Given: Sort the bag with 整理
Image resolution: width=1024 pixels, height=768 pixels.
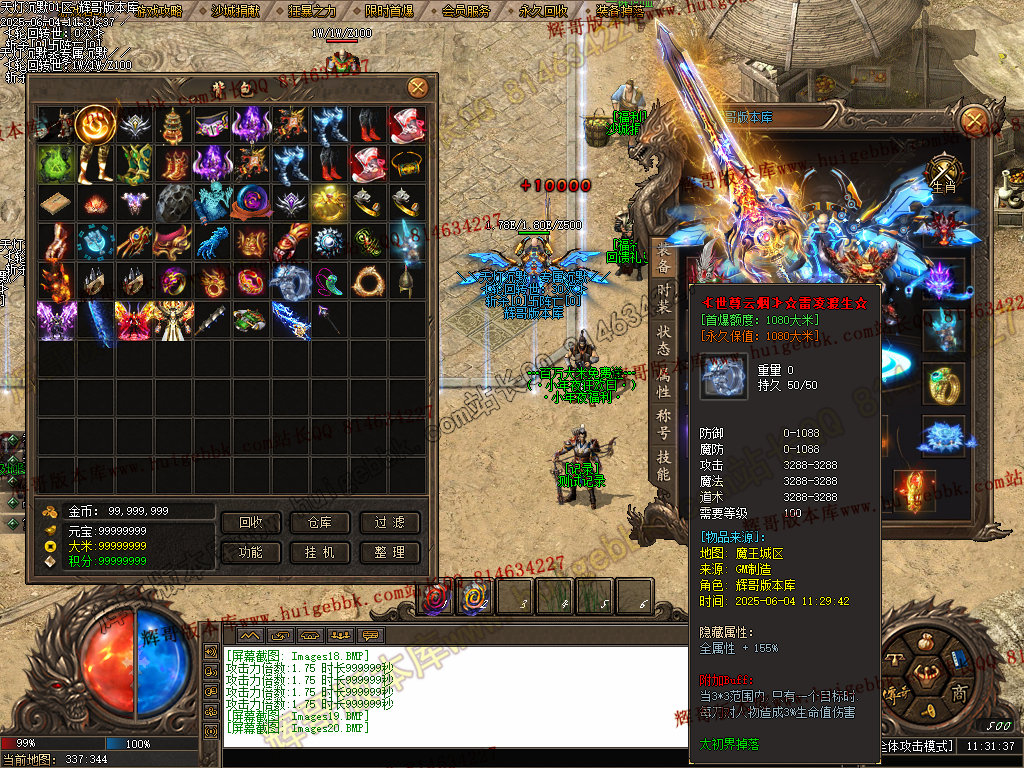Looking at the screenshot, I should tap(389, 552).
